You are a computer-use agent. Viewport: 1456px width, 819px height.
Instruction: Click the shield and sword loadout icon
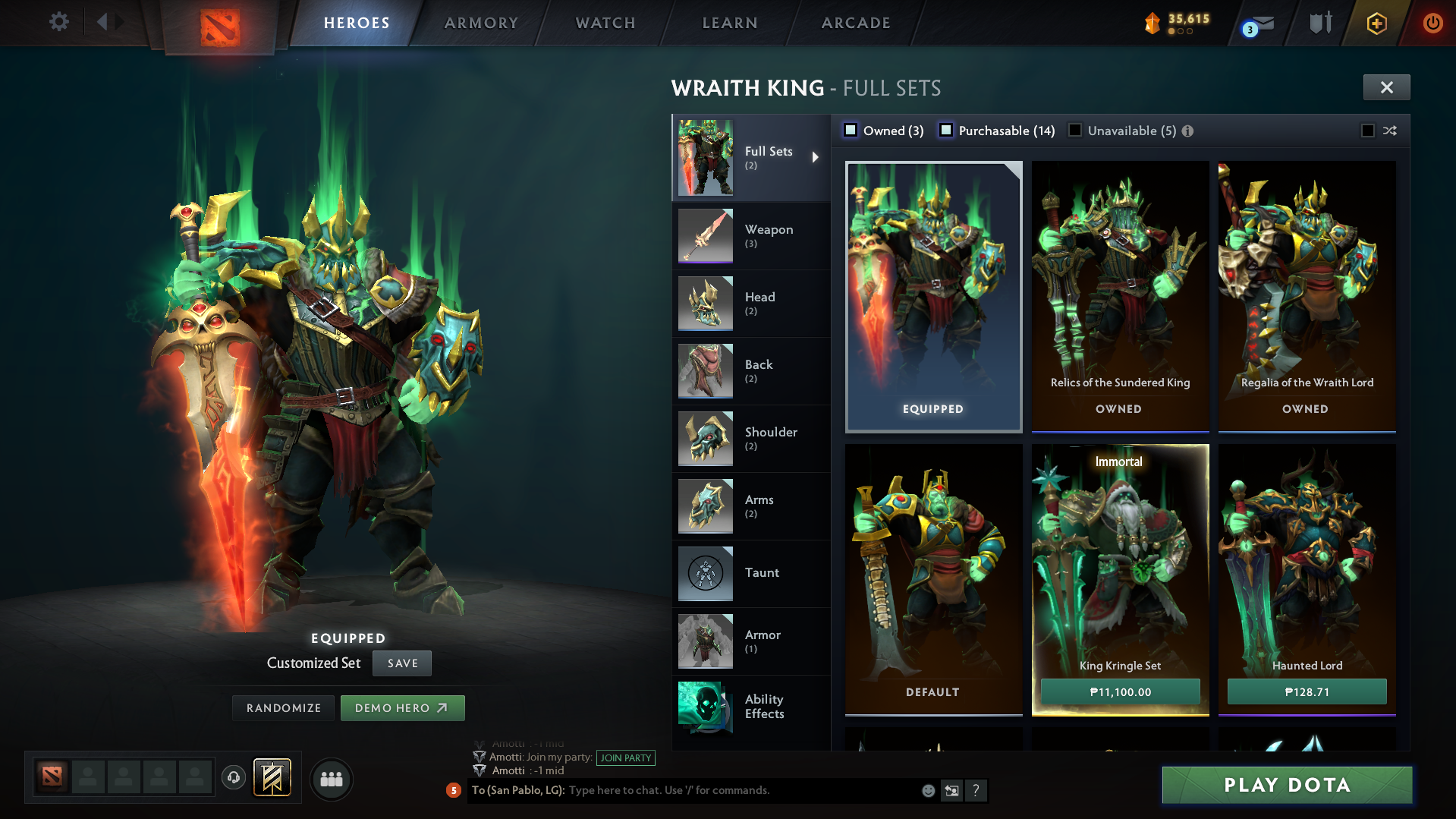pyautogui.click(x=1320, y=23)
